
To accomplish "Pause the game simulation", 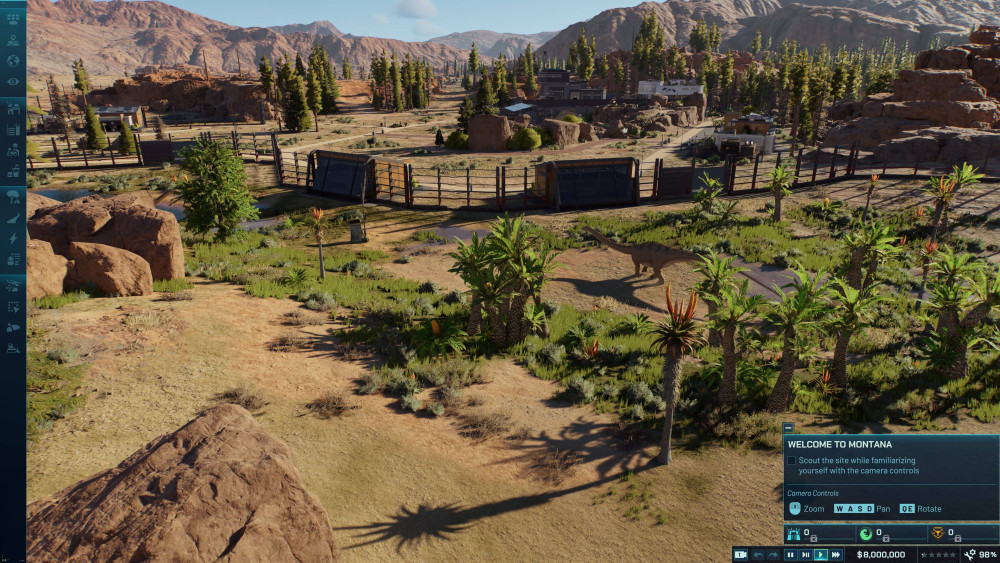I will click(x=790, y=554).
